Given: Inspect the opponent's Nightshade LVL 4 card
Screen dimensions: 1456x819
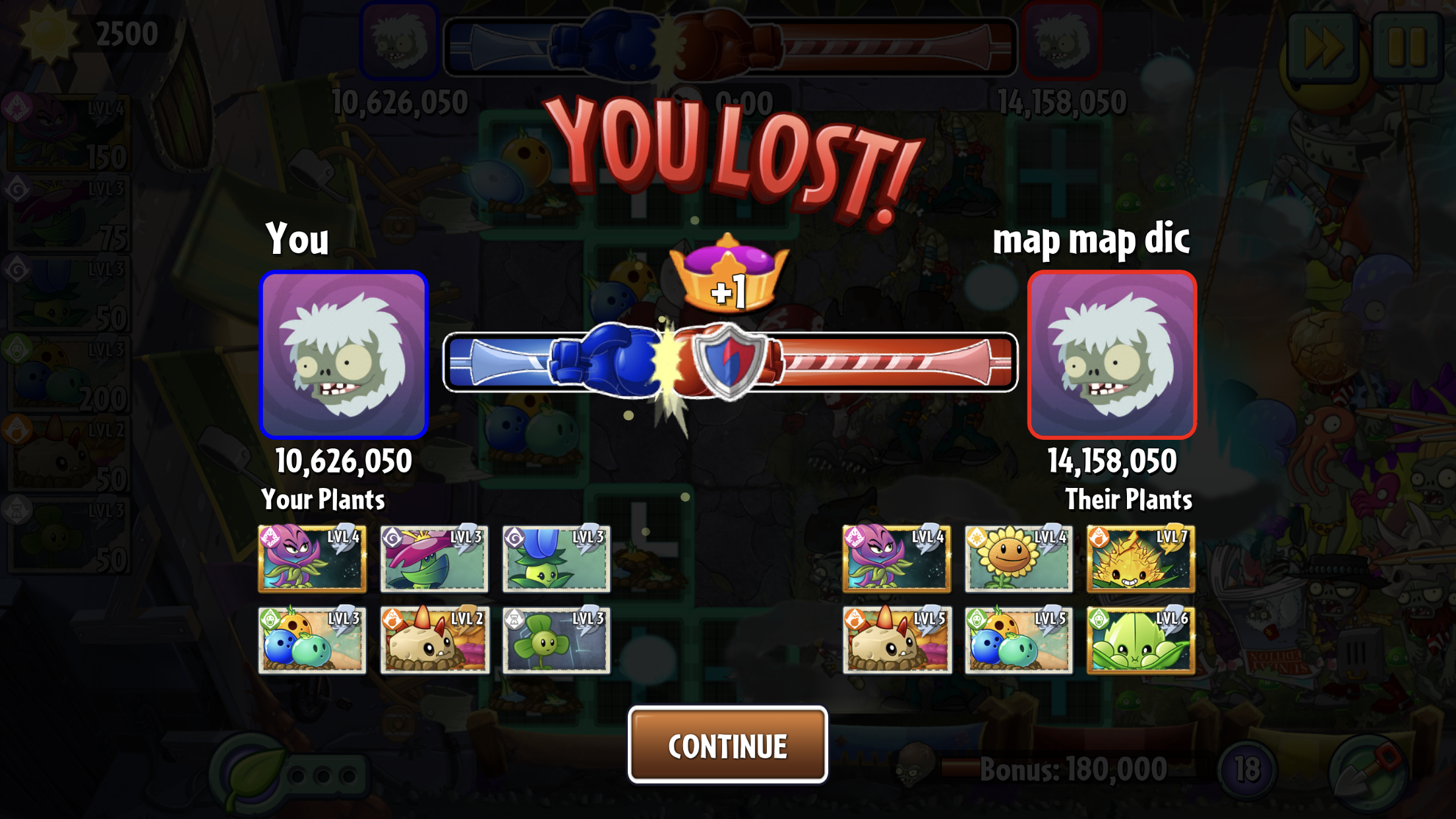Looking at the screenshot, I should (x=896, y=558).
